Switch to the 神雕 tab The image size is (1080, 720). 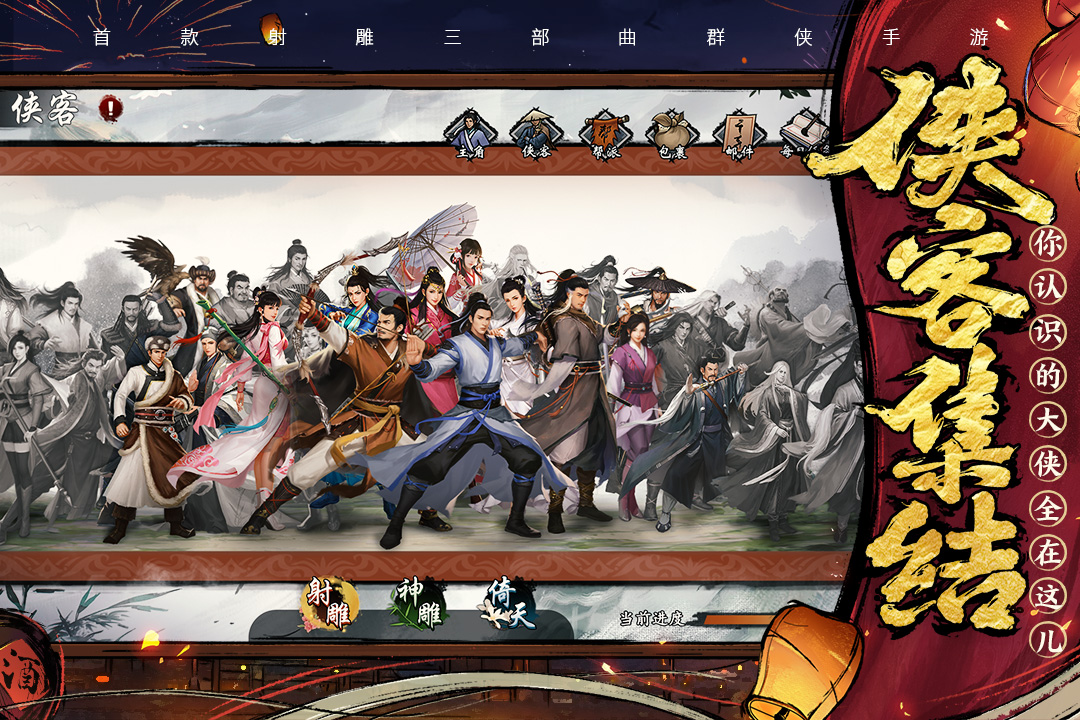tap(420, 604)
